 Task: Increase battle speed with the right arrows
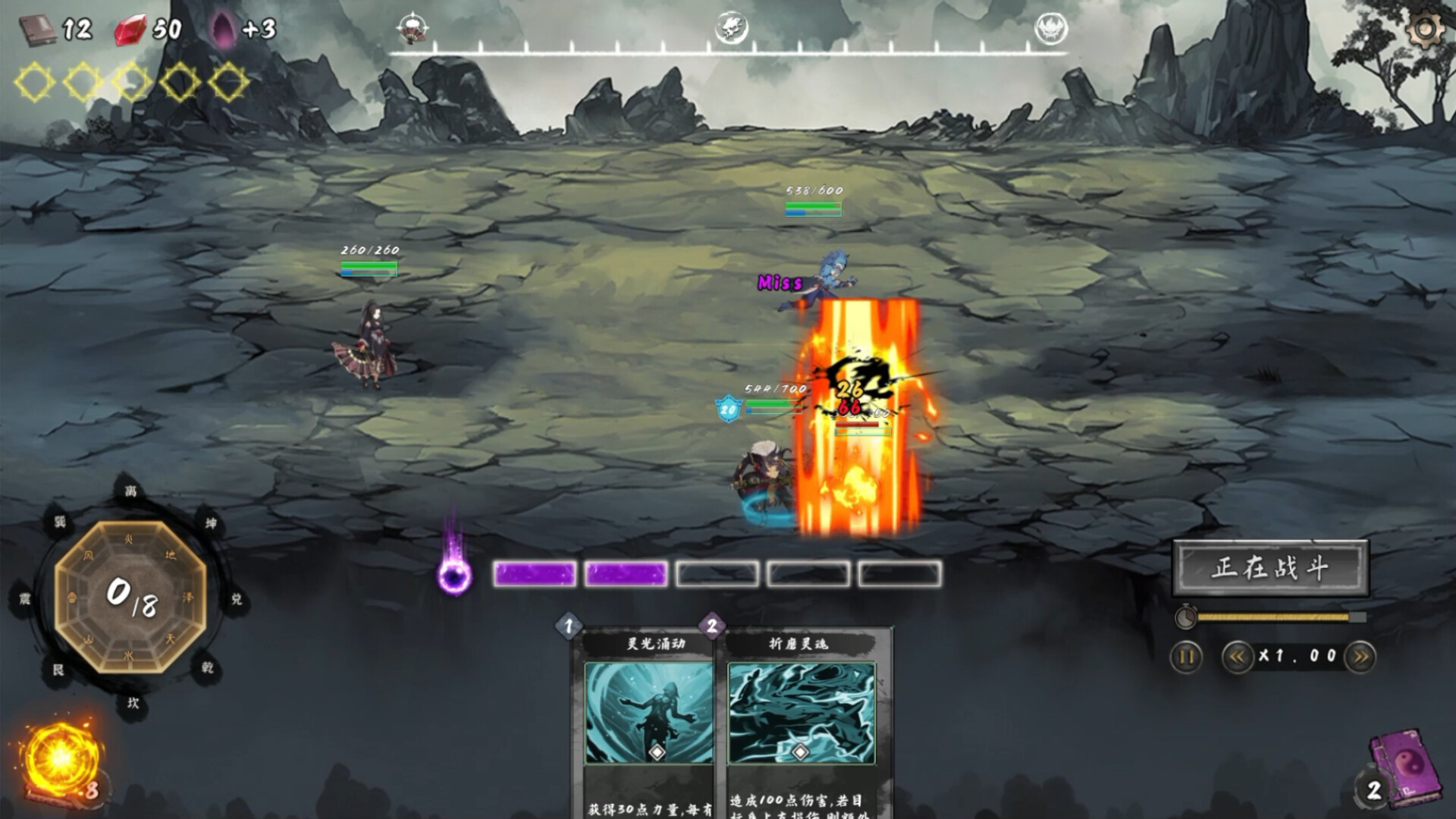(x=1360, y=657)
